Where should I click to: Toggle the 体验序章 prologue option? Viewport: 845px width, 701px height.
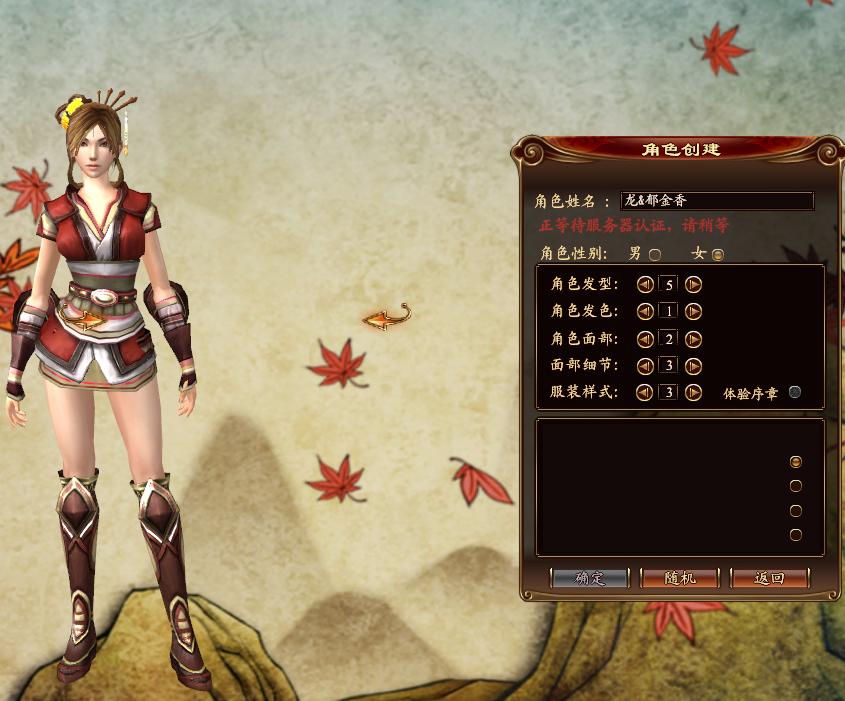click(795, 392)
